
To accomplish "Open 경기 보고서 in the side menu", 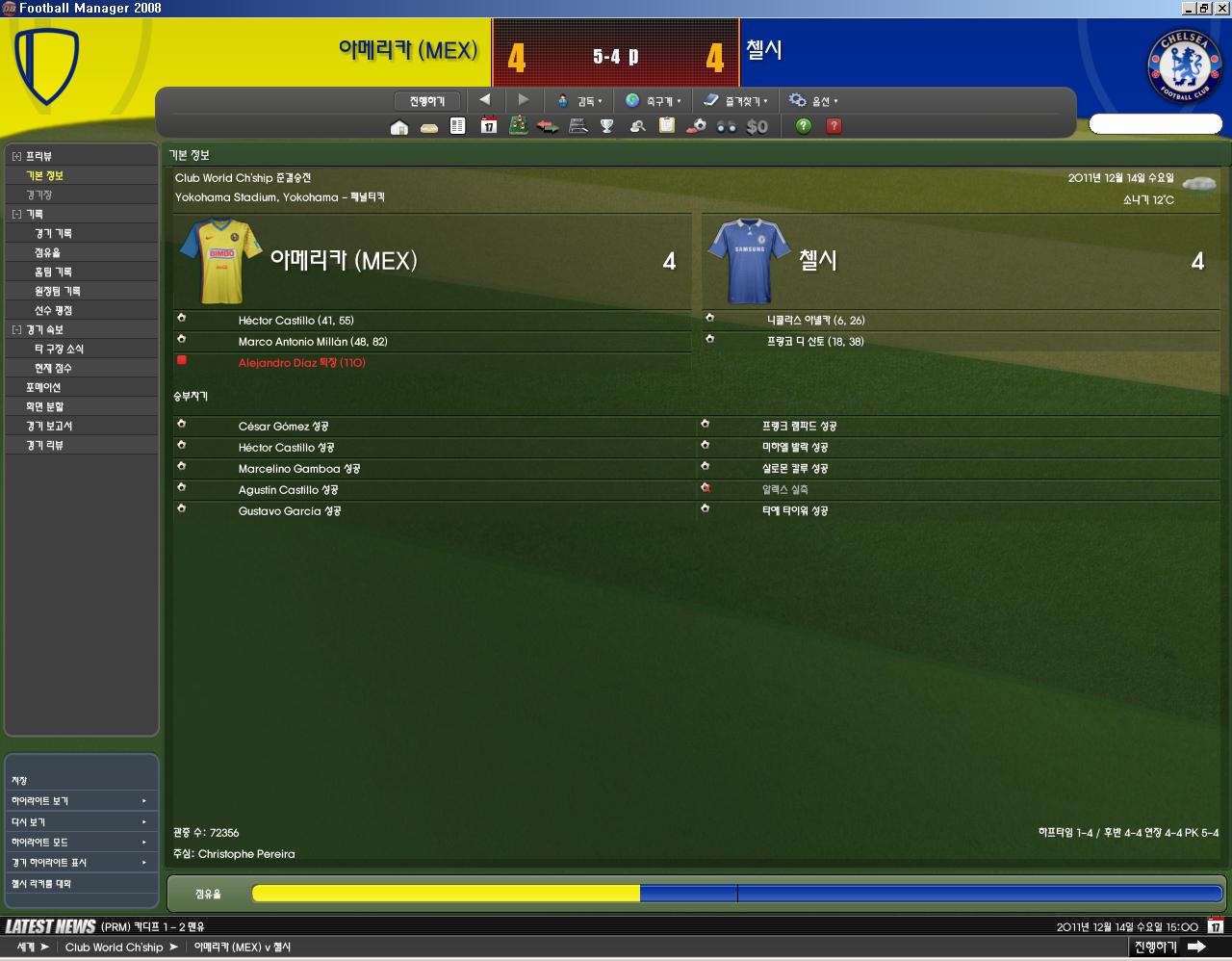I will click(x=49, y=426).
